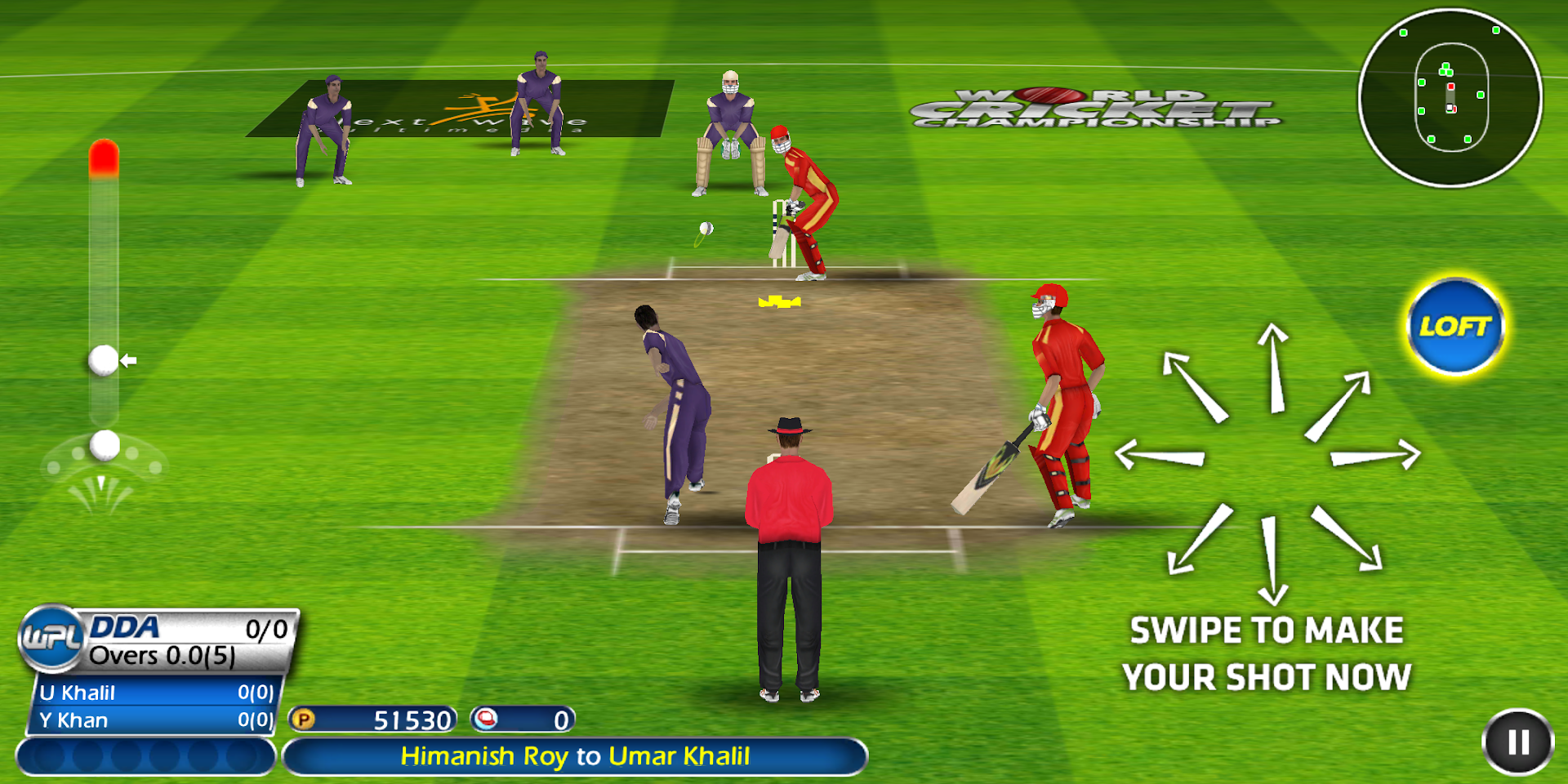
Task: Click the 'Himanish Roy to Umar Khalil' bar
Action: coord(576,755)
